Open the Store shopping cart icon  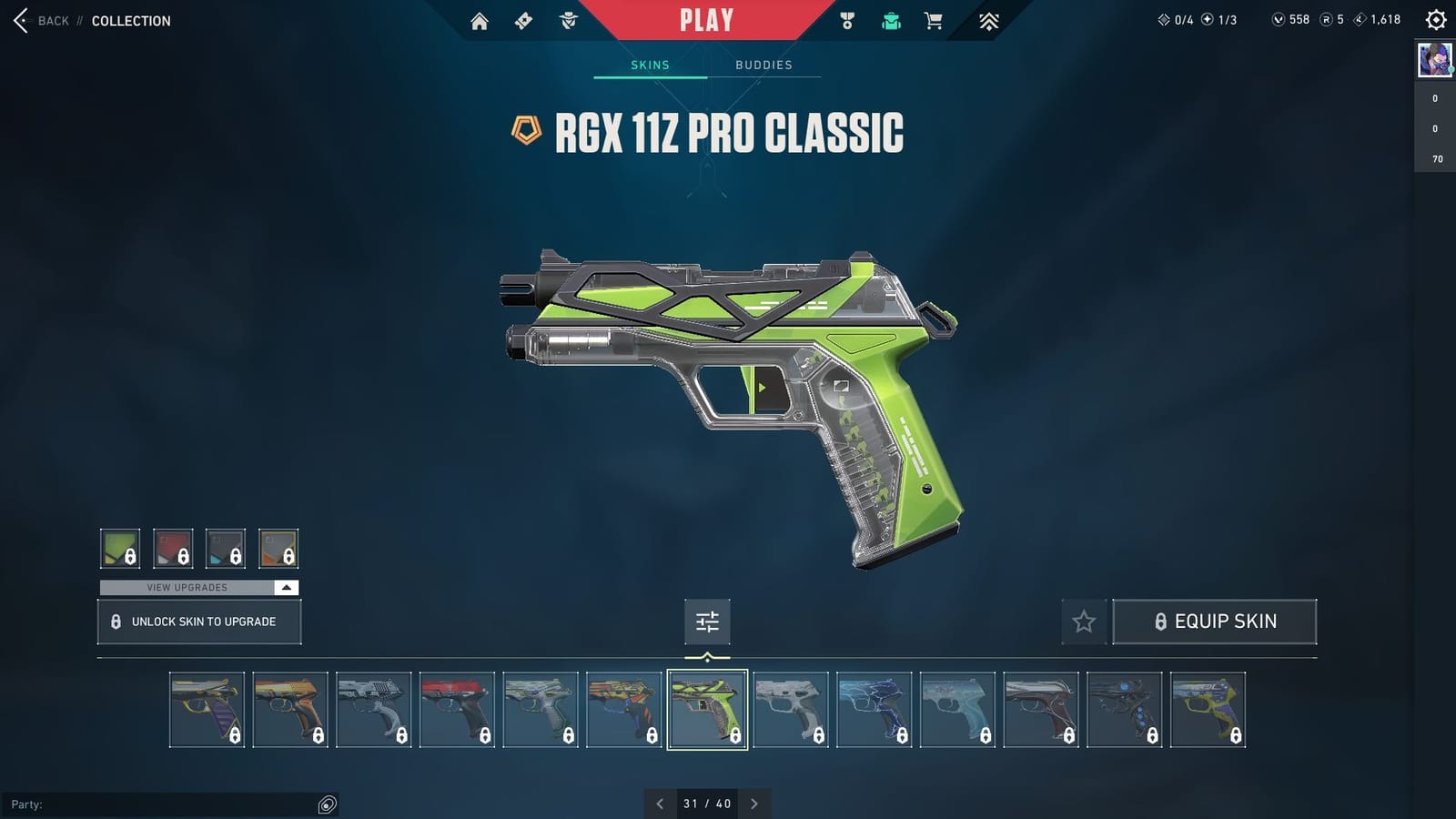coord(933,19)
